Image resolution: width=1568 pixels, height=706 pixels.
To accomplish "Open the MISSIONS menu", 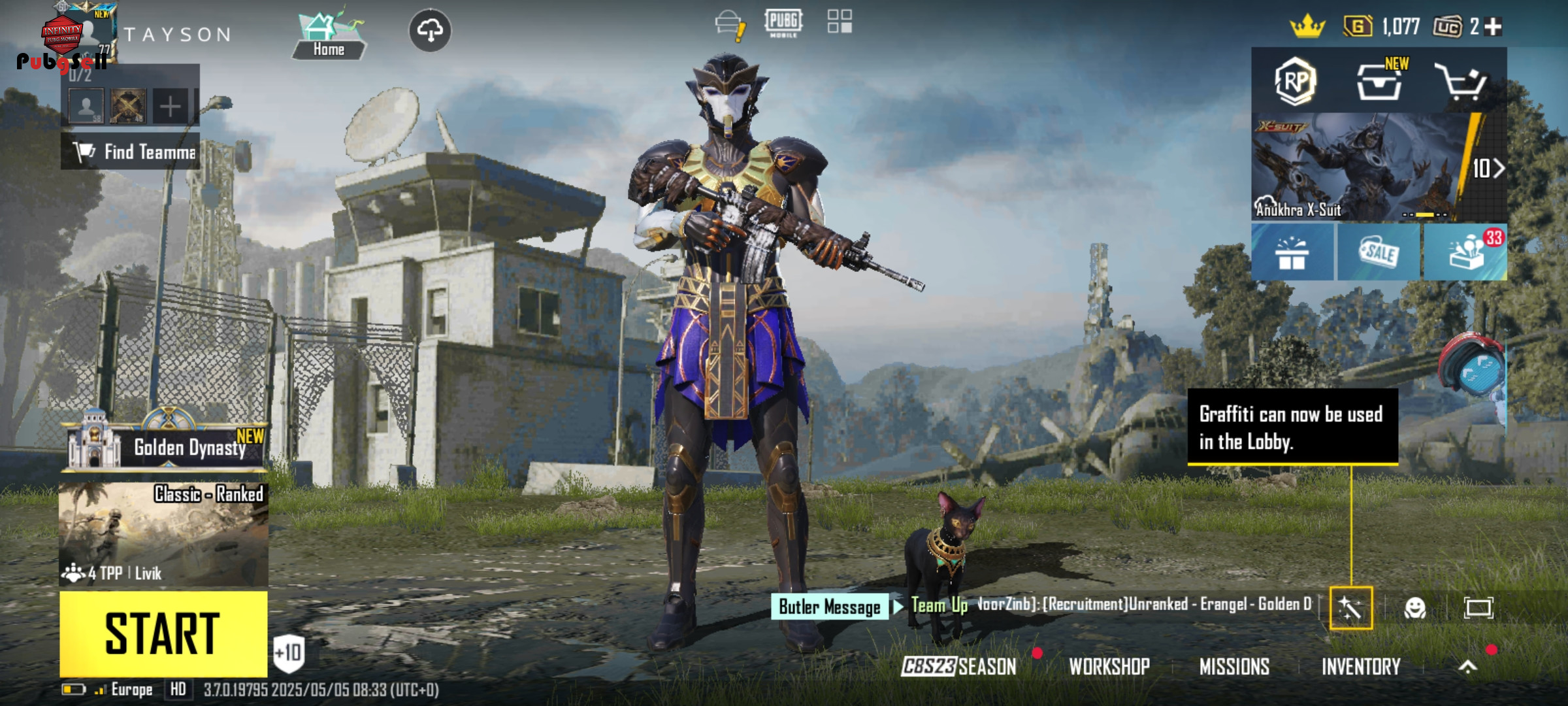I will (x=1234, y=667).
